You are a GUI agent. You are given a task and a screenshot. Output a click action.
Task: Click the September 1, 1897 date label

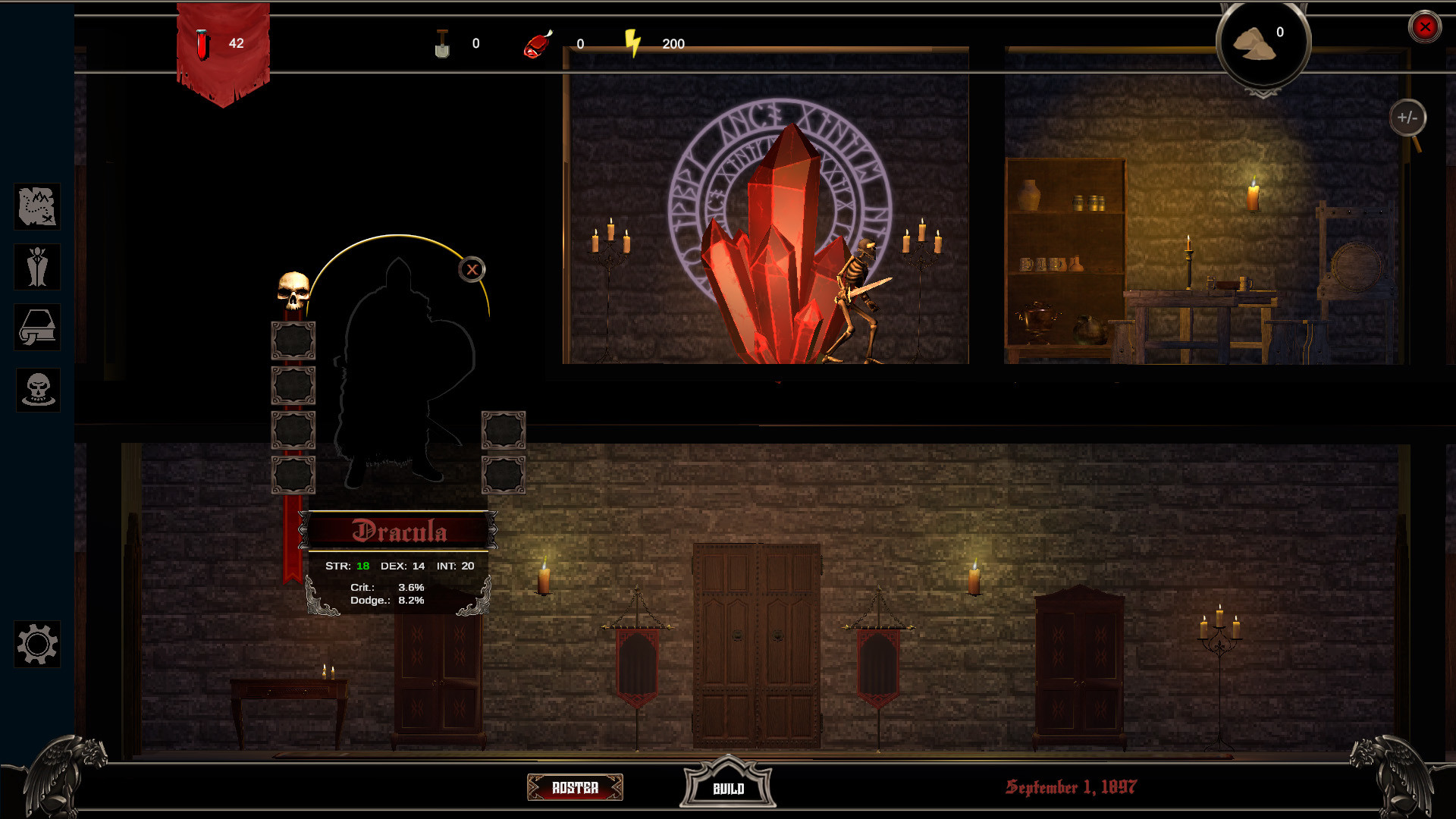click(1072, 787)
